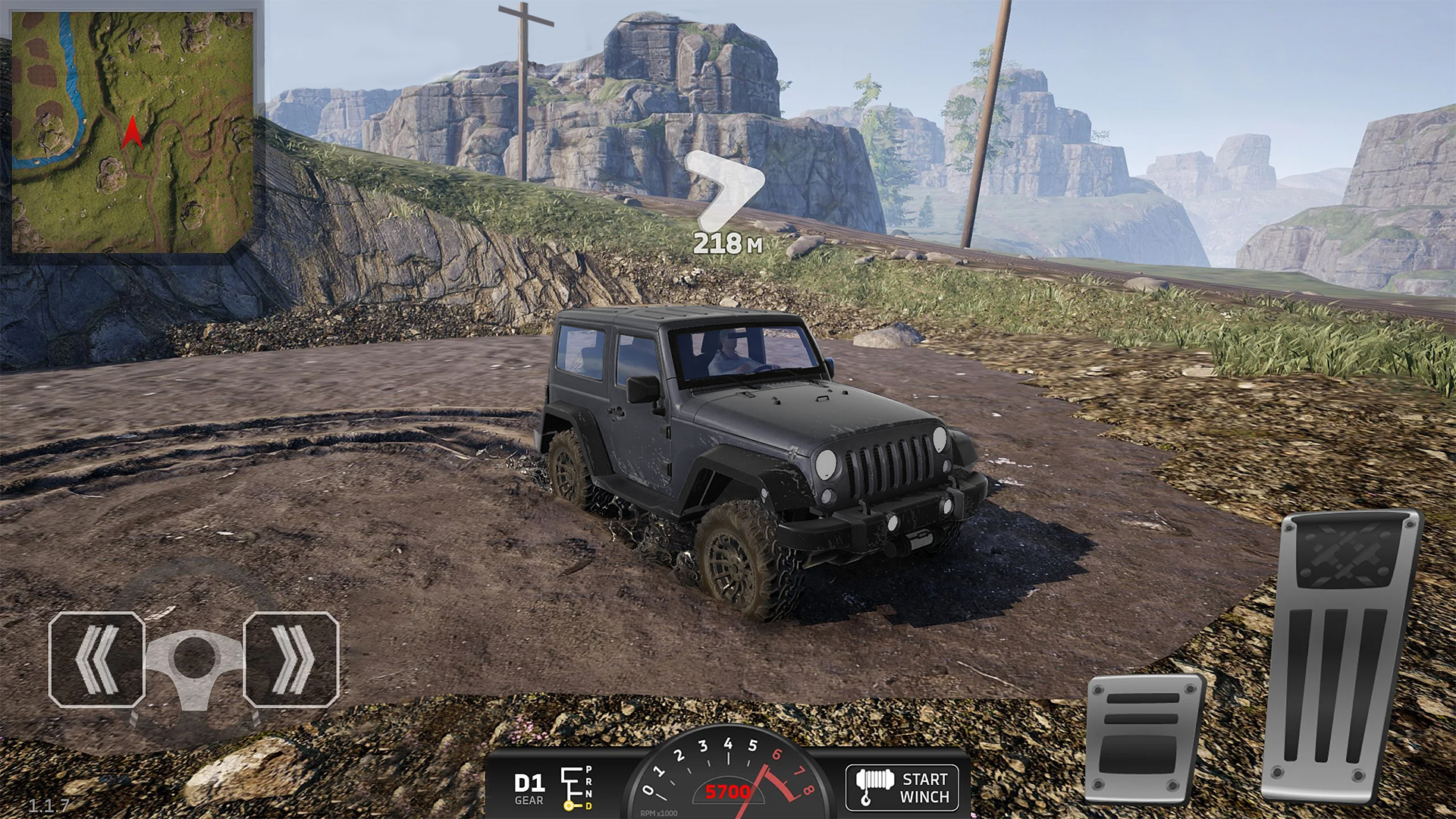Select Neutral on the gear selector
This screenshot has width=1456, height=819.
pyautogui.click(x=588, y=792)
